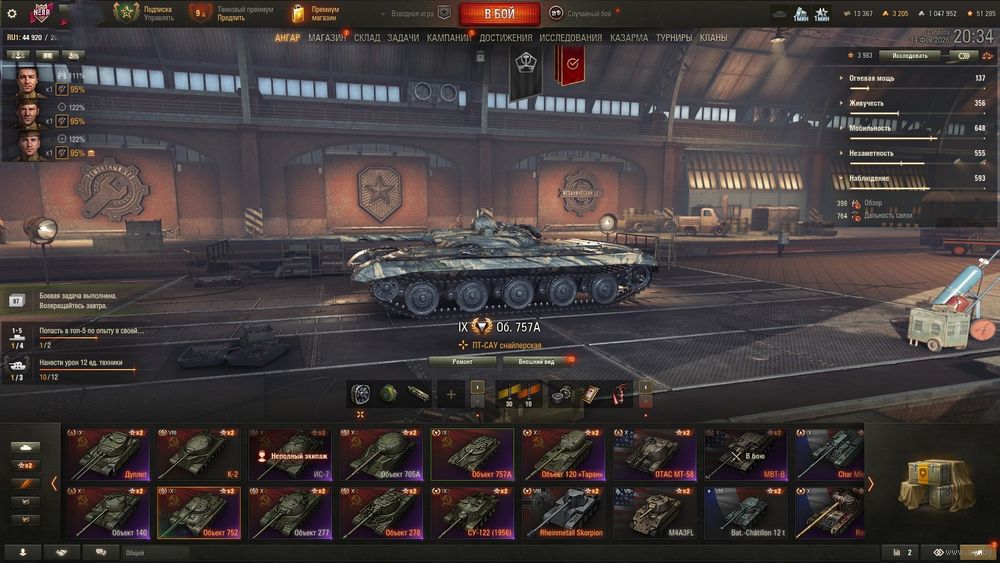Open the КЛАНЫ tab
The width and height of the screenshot is (1000, 563).
tap(714, 38)
